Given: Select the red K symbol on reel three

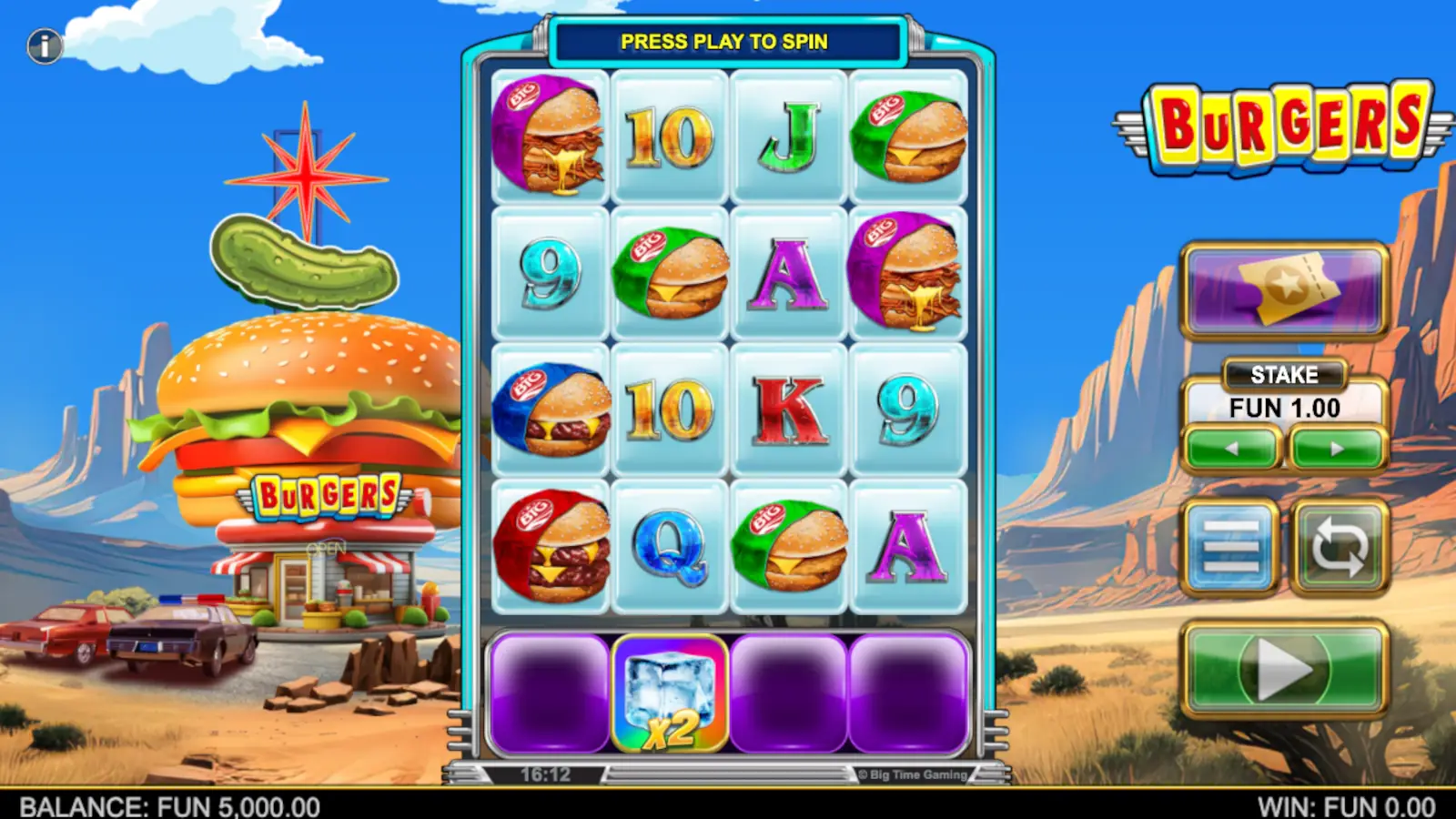Looking at the screenshot, I should [790, 411].
